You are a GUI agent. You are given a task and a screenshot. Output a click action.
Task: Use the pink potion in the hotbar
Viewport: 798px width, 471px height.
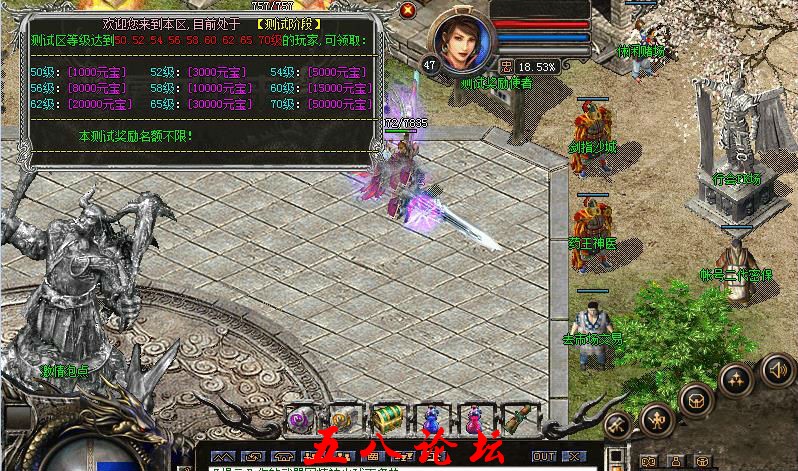472,418
